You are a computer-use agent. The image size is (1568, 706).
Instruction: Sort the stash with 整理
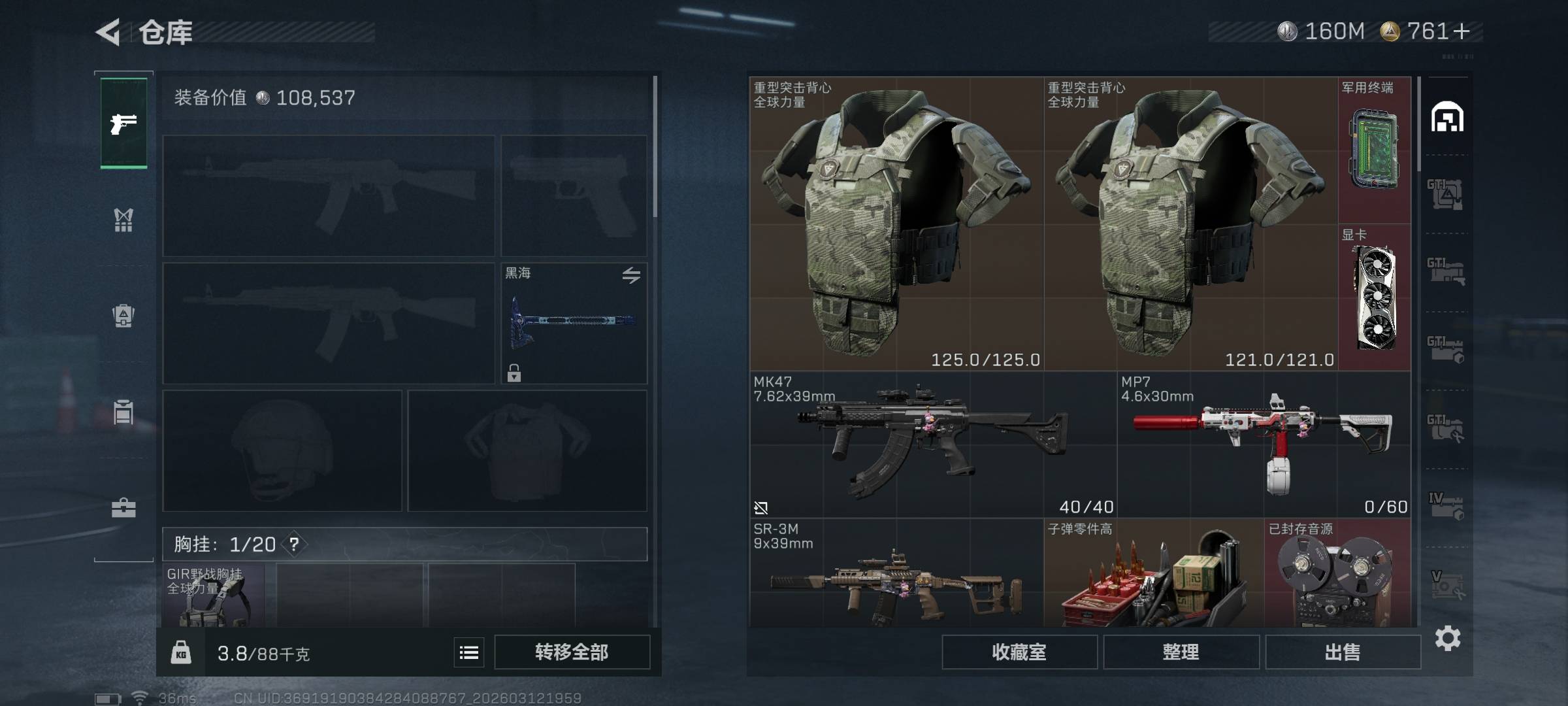point(1181,652)
